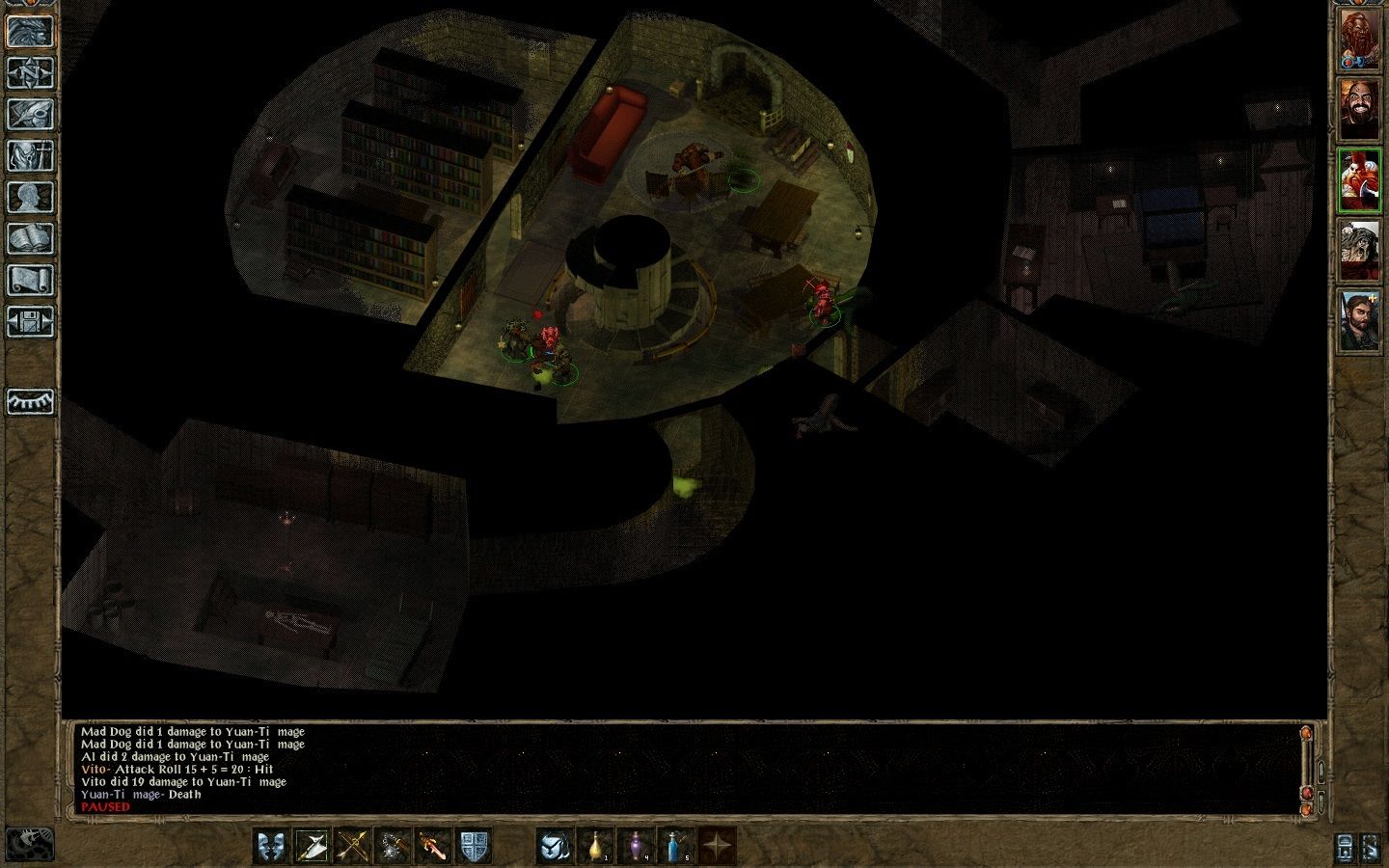The image size is (1389, 868).
Task: Equip the crossed arrows ranged weapon slot
Action: 353,846
